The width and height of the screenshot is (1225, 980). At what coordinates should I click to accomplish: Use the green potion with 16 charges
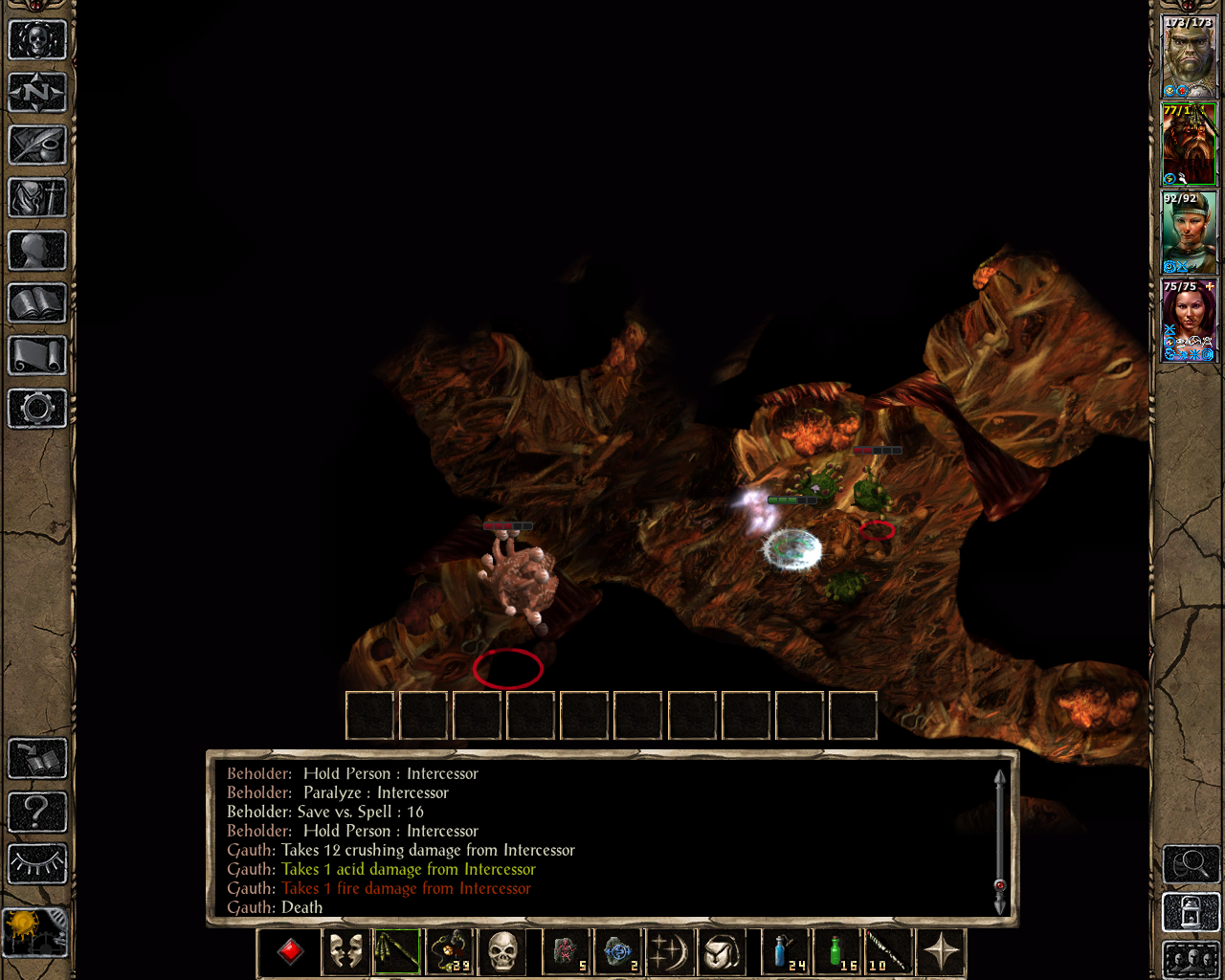836,952
